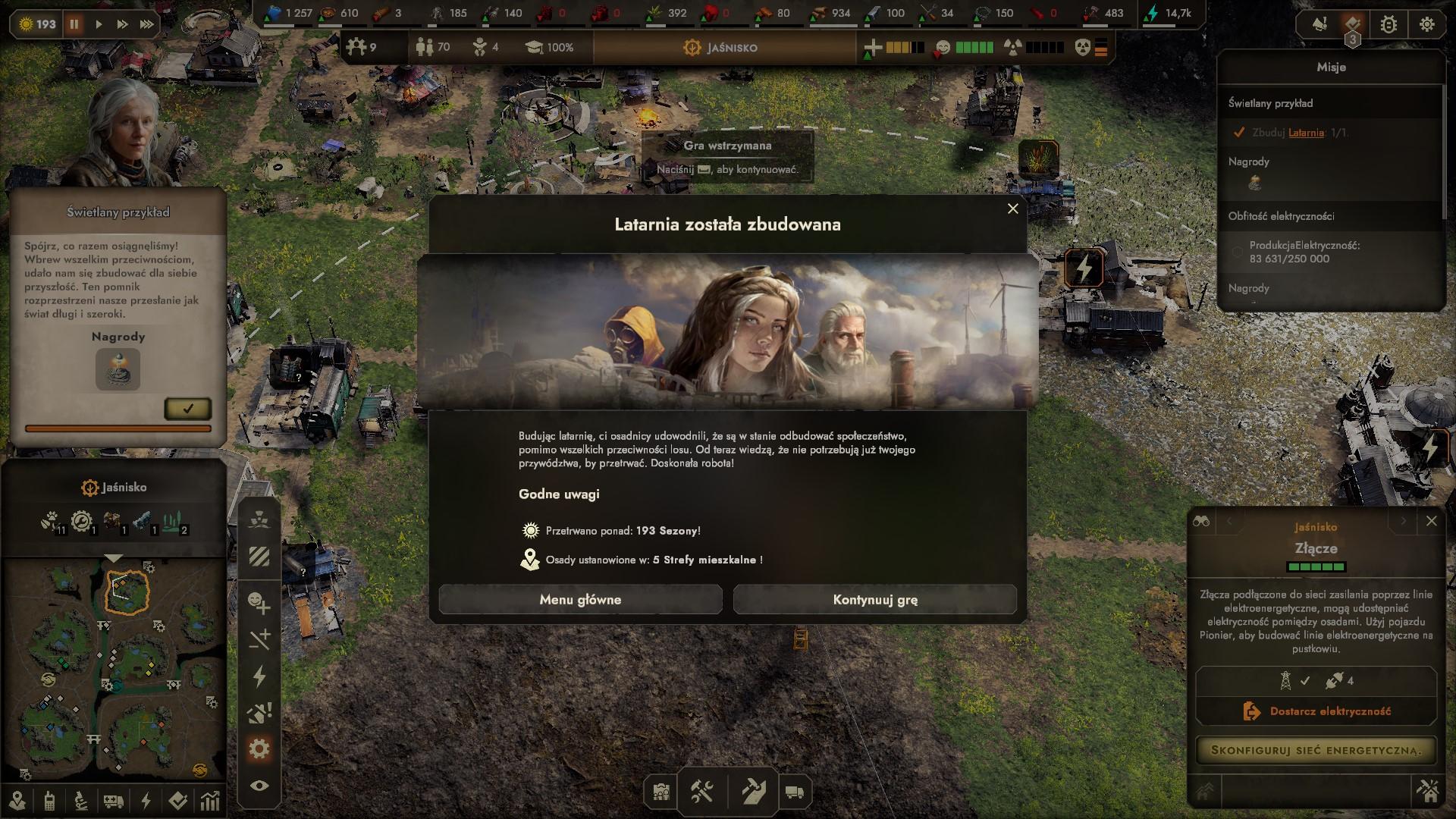Click the Latarnia link in missions

1306,133
